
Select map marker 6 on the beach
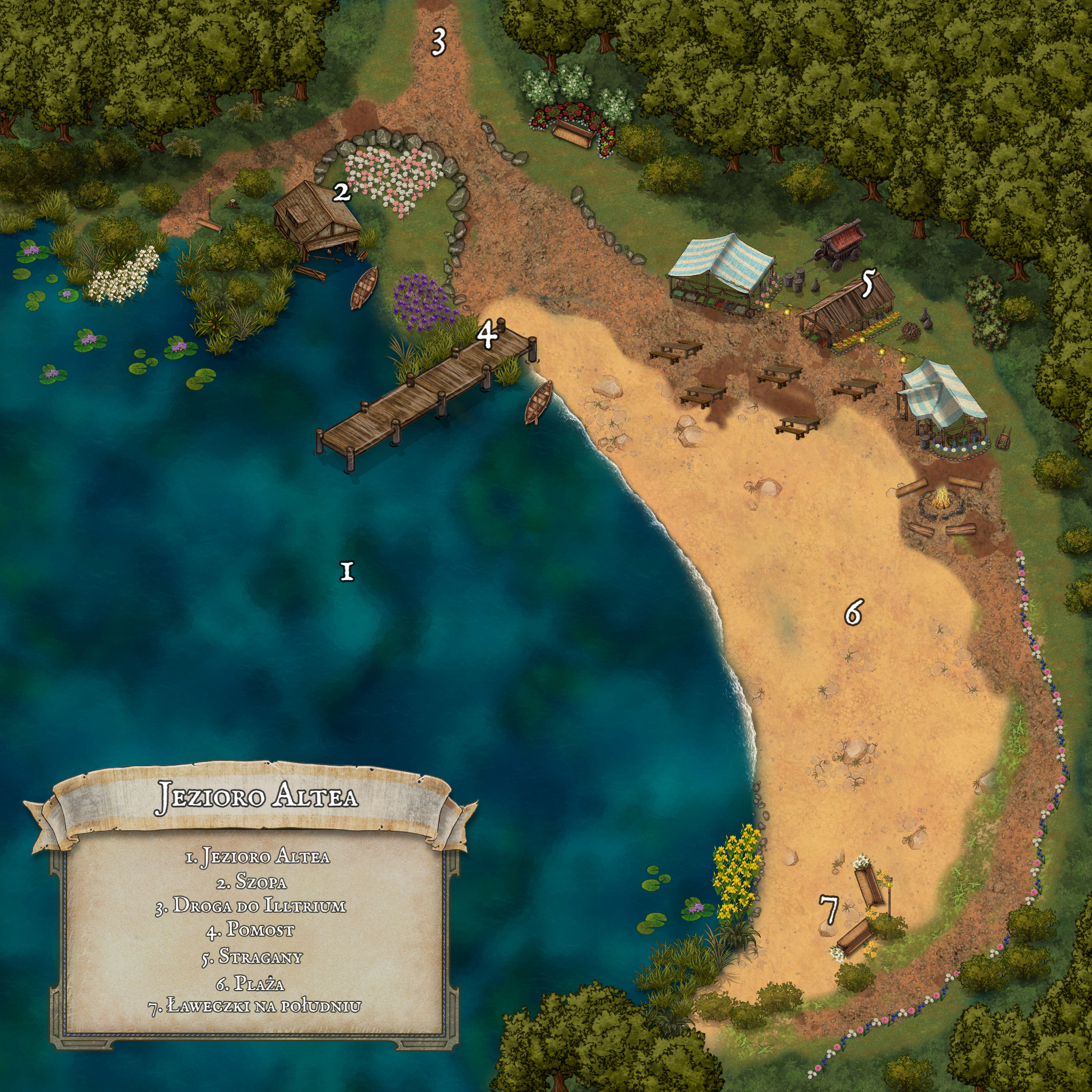(853, 612)
